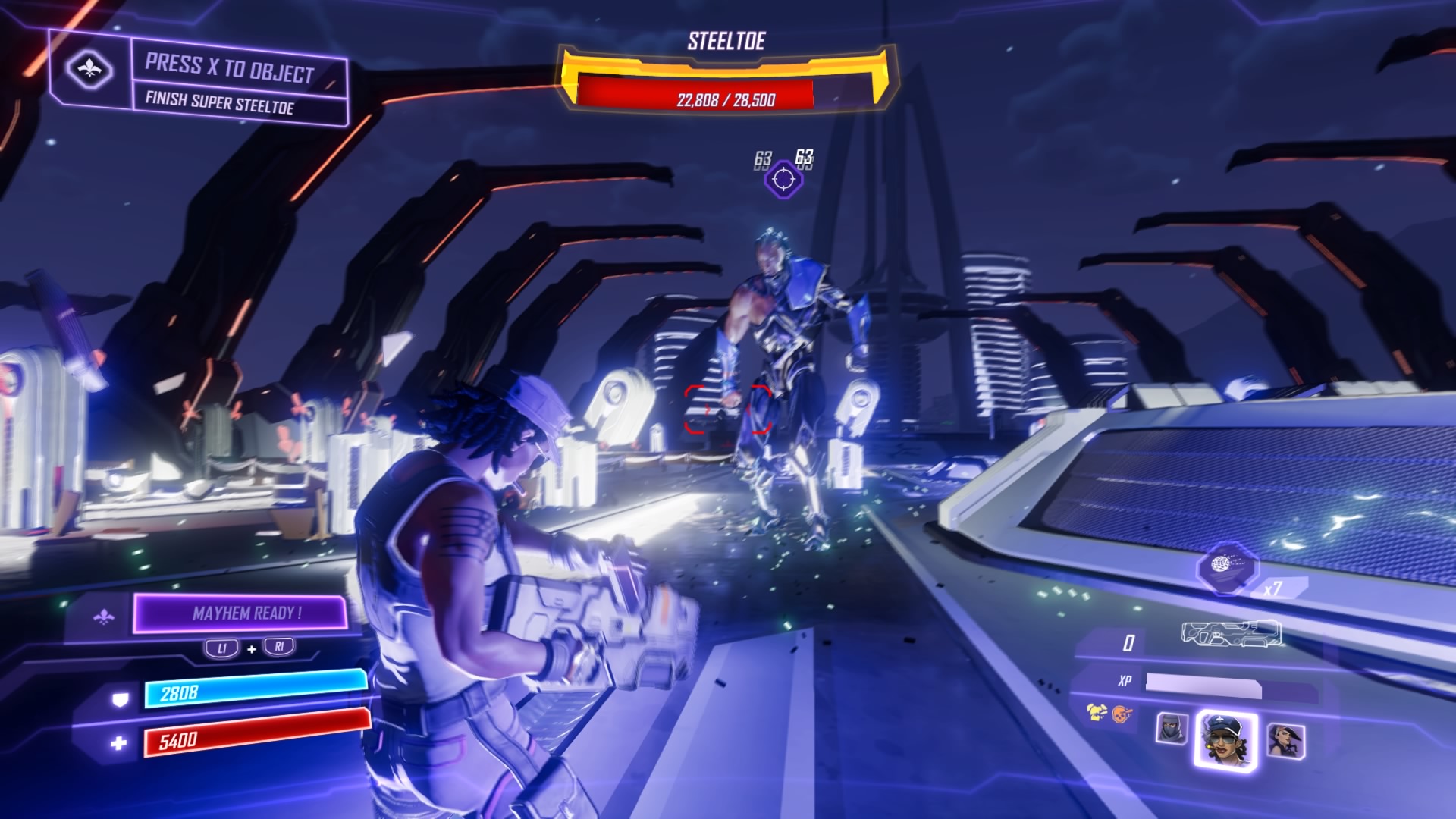This screenshot has width=1456, height=819.
Task: Click the purple crosshair target marker
Action: point(783,180)
